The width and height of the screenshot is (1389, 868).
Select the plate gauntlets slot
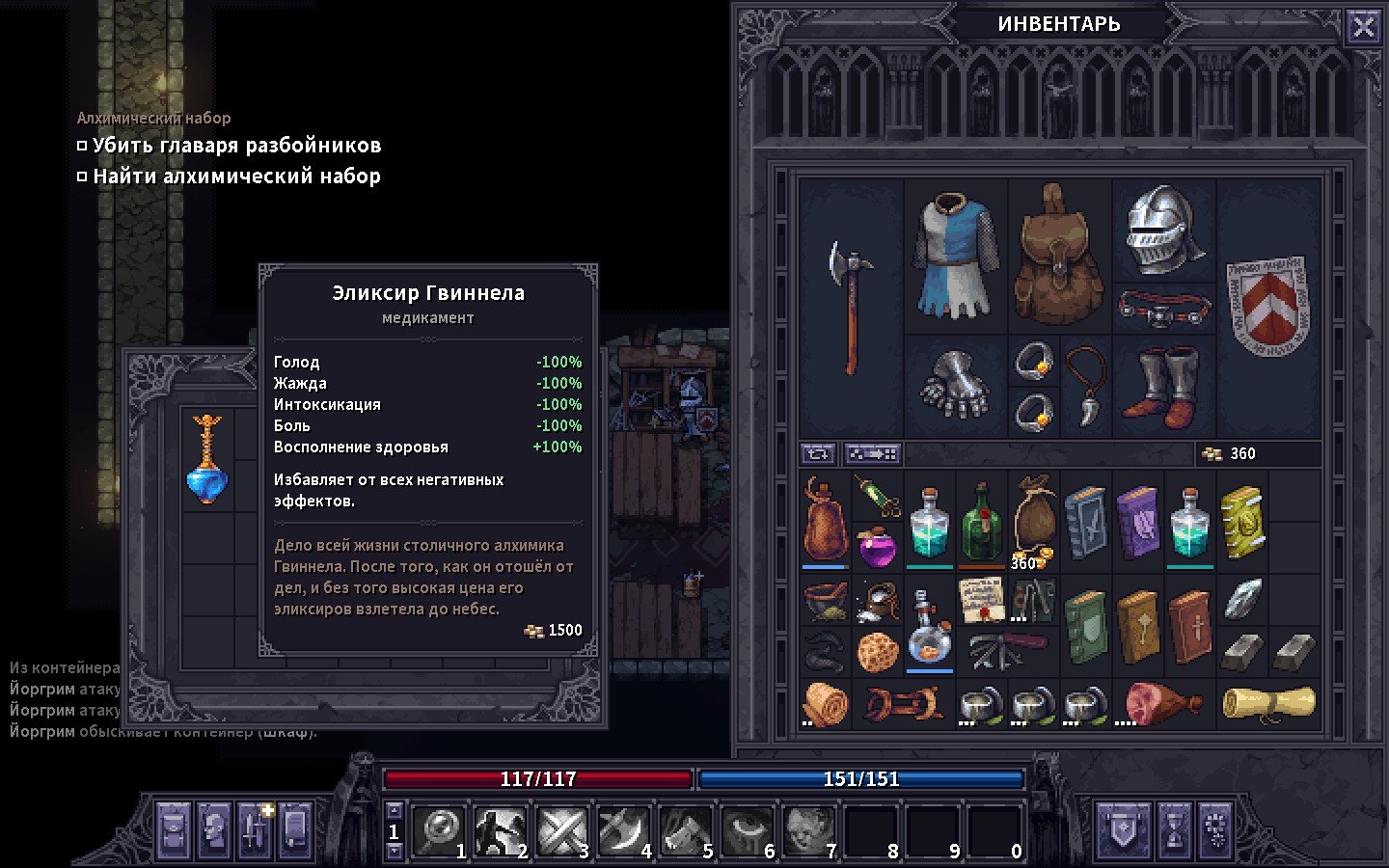(955, 385)
